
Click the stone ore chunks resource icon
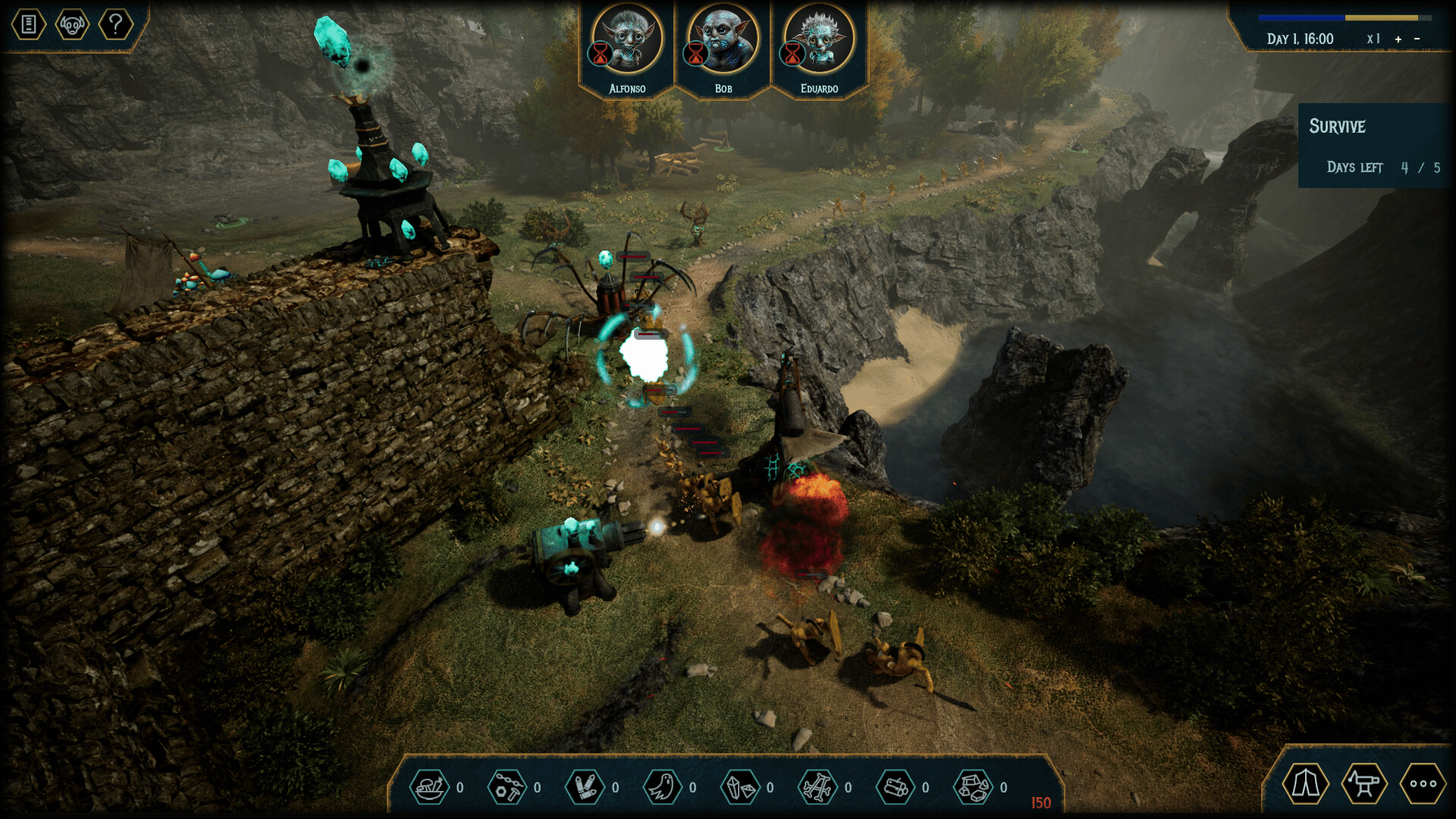973,787
